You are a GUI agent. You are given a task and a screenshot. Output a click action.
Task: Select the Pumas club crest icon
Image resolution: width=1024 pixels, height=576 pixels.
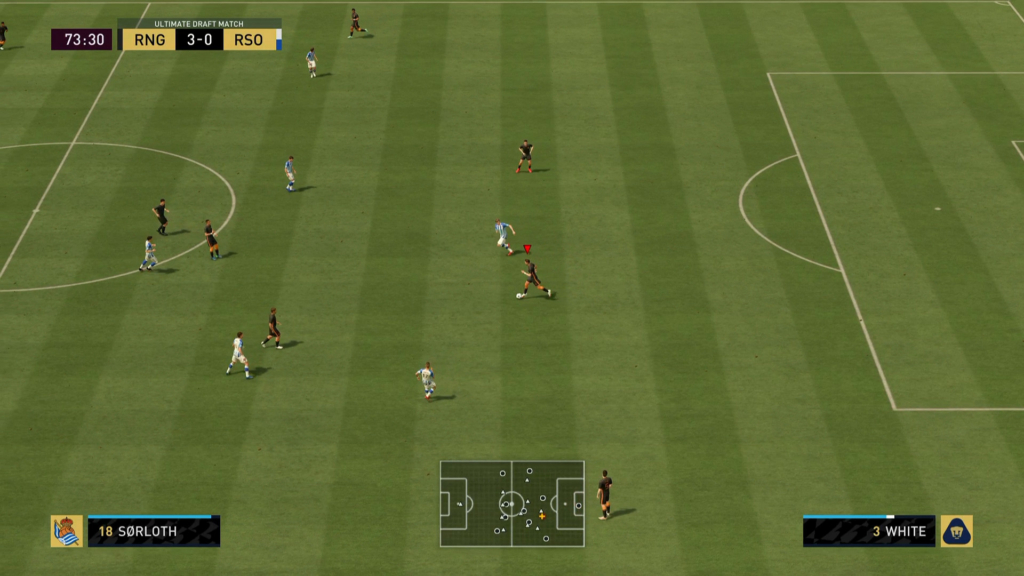pyautogui.click(x=957, y=531)
